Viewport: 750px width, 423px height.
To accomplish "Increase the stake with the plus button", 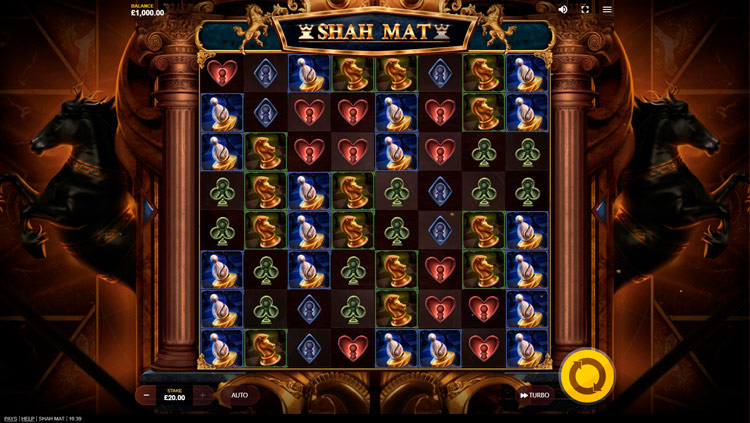I will point(203,395).
